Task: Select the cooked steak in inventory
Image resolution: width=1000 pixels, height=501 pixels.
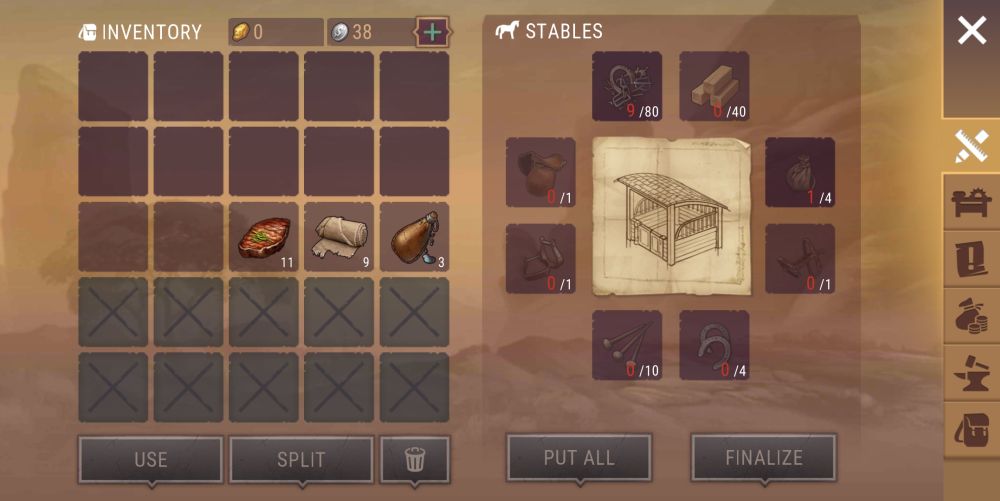Action: pos(264,237)
